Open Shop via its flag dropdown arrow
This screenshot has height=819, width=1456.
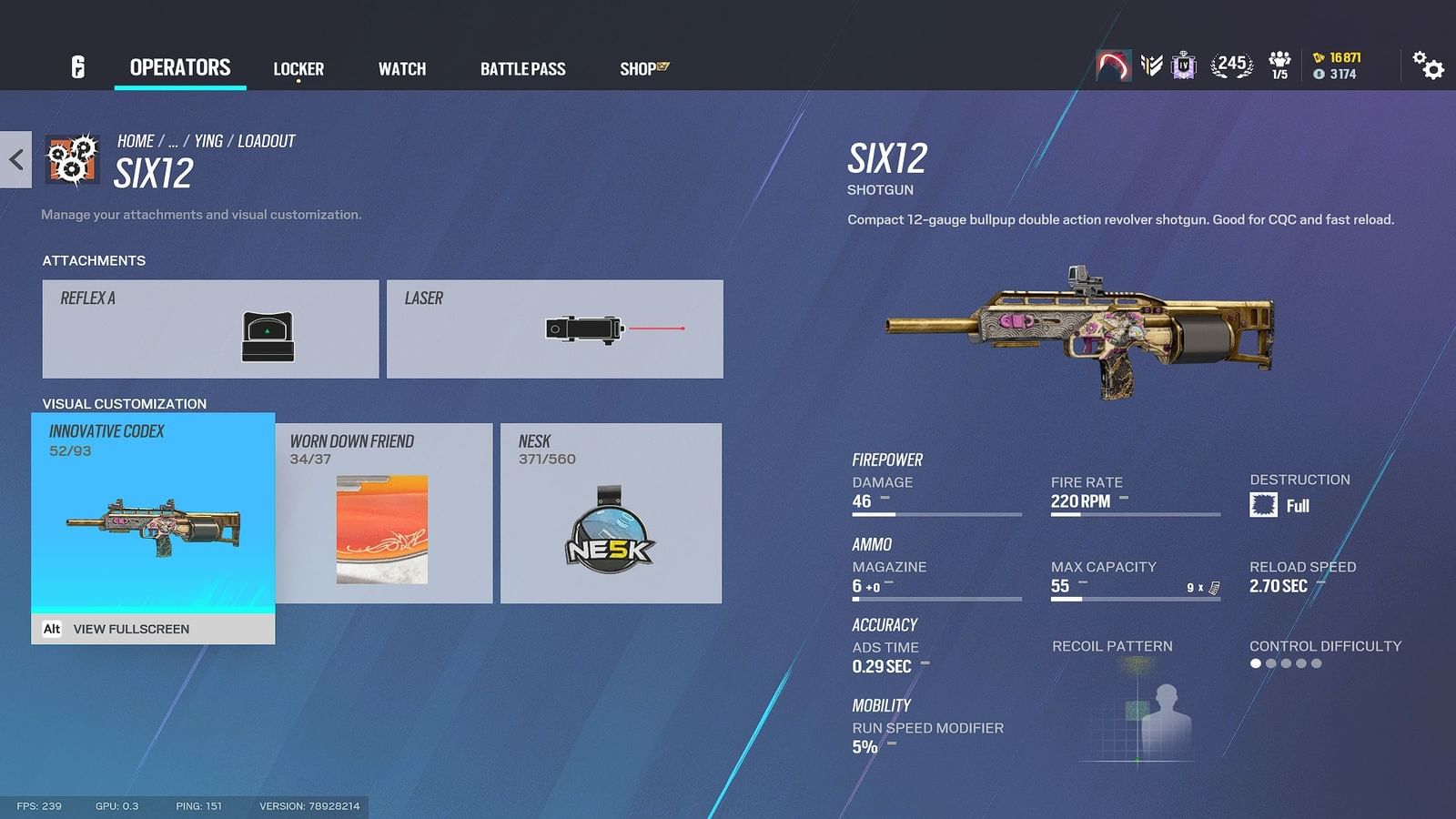point(663,65)
